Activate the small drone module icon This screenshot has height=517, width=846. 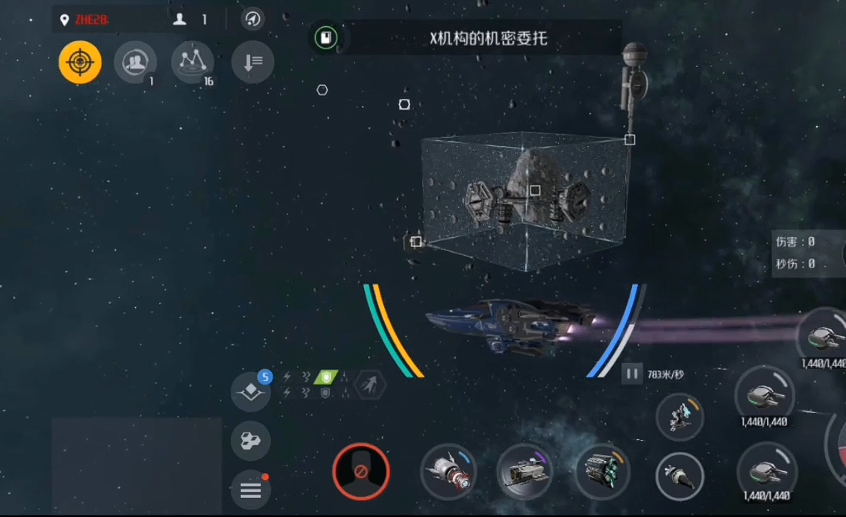coord(680,416)
